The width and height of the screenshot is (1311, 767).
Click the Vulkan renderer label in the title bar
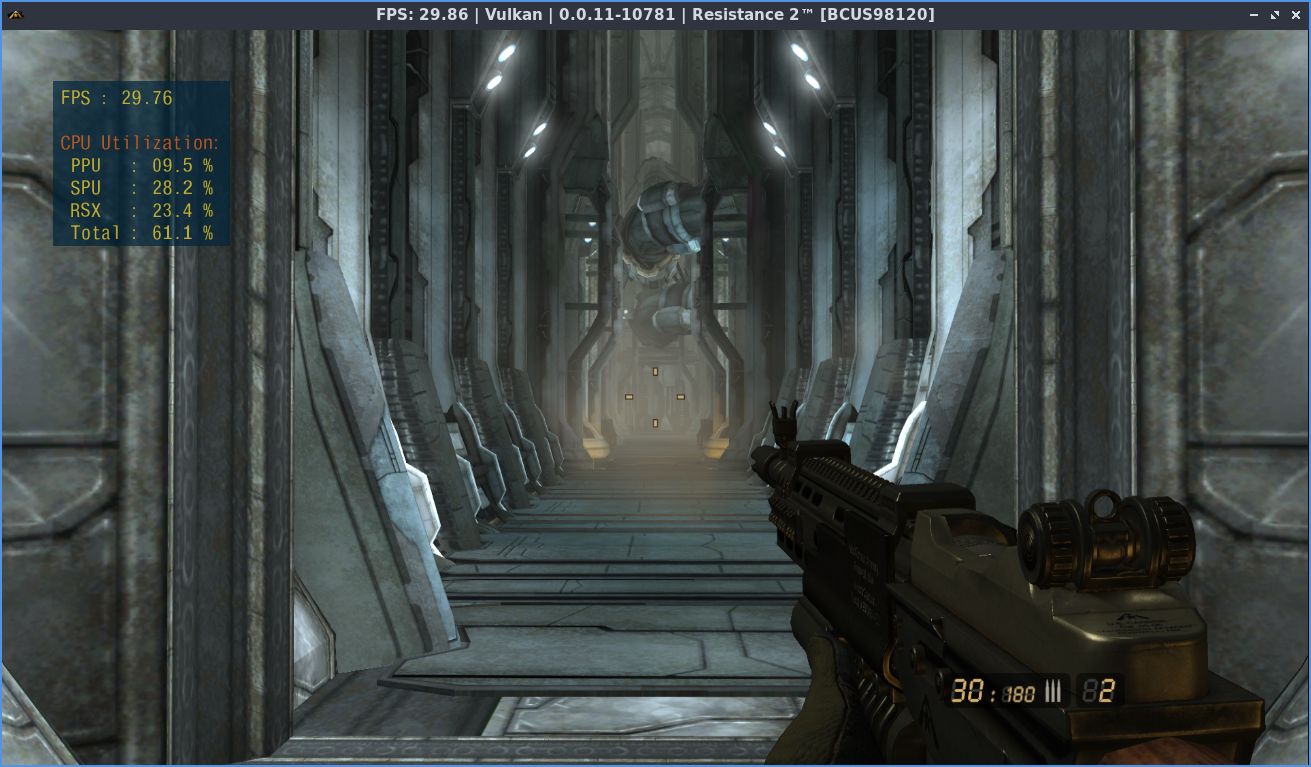[513, 14]
